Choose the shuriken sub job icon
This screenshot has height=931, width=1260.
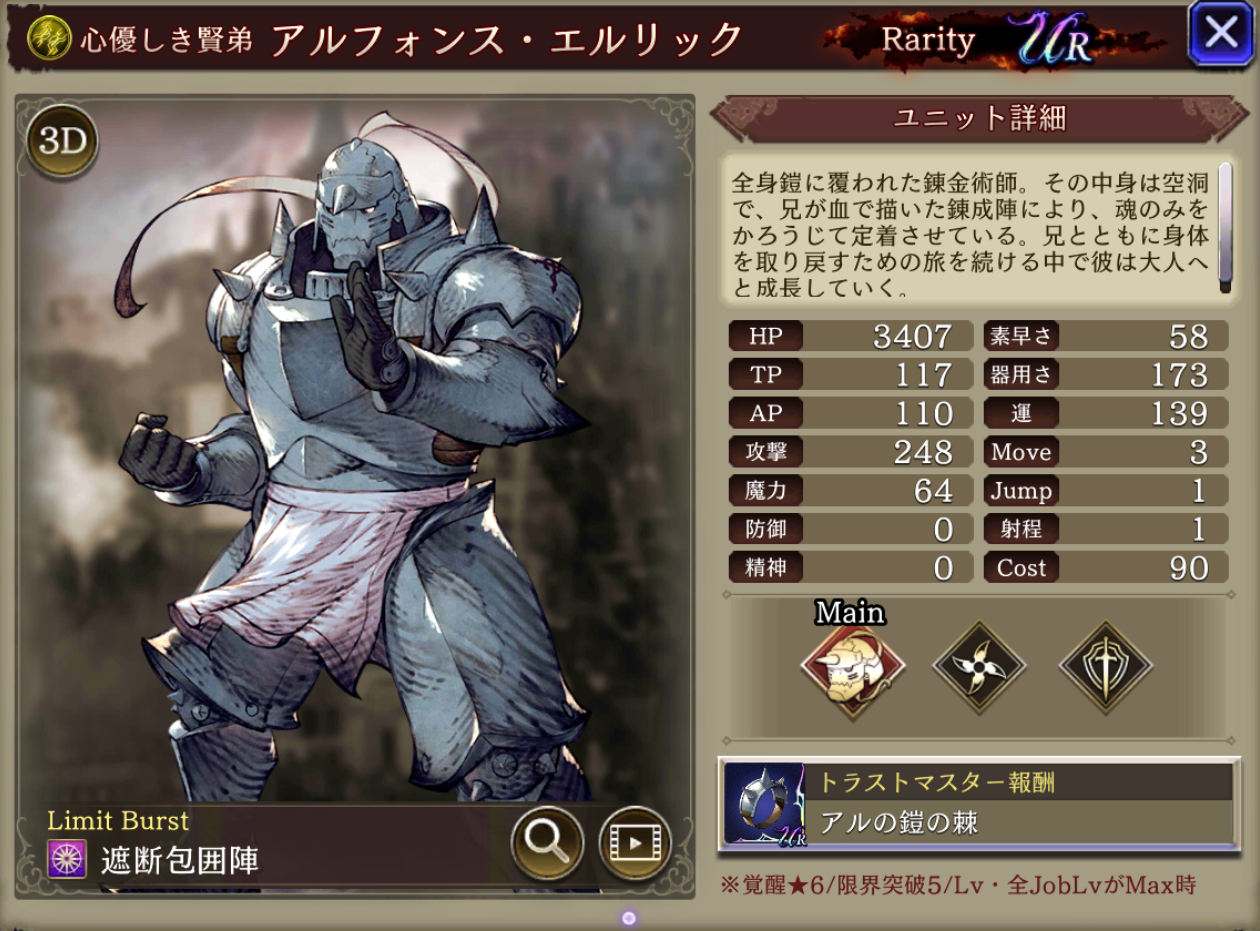tap(979, 667)
